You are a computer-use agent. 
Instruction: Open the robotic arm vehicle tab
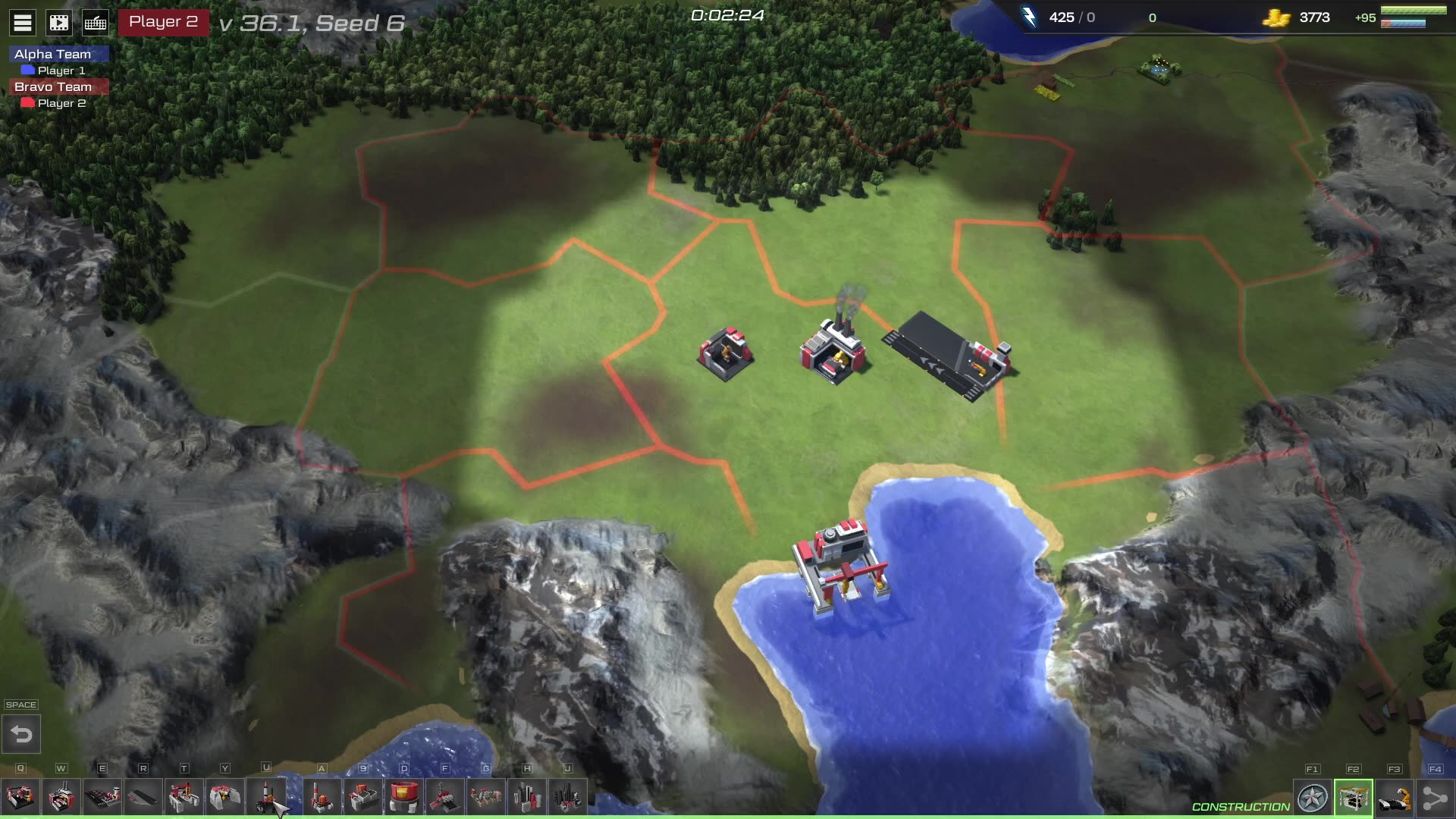(1395, 799)
